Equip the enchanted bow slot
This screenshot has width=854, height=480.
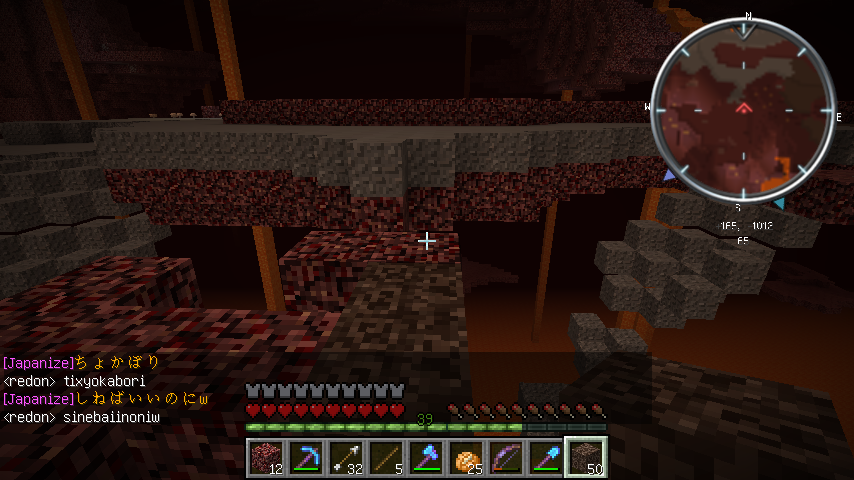[x=505, y=457]
